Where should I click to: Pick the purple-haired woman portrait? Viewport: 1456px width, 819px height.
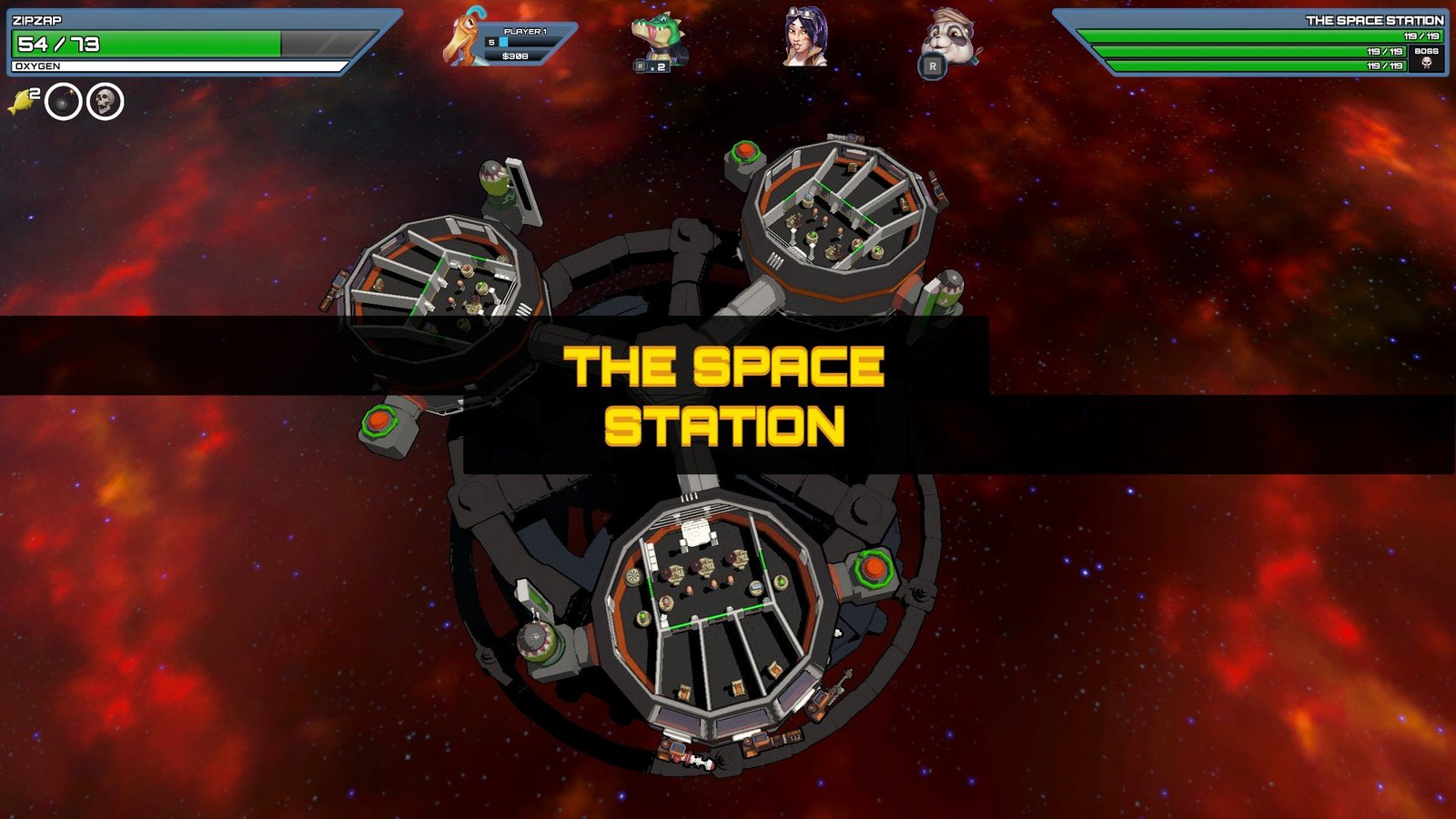coord(806,38)
